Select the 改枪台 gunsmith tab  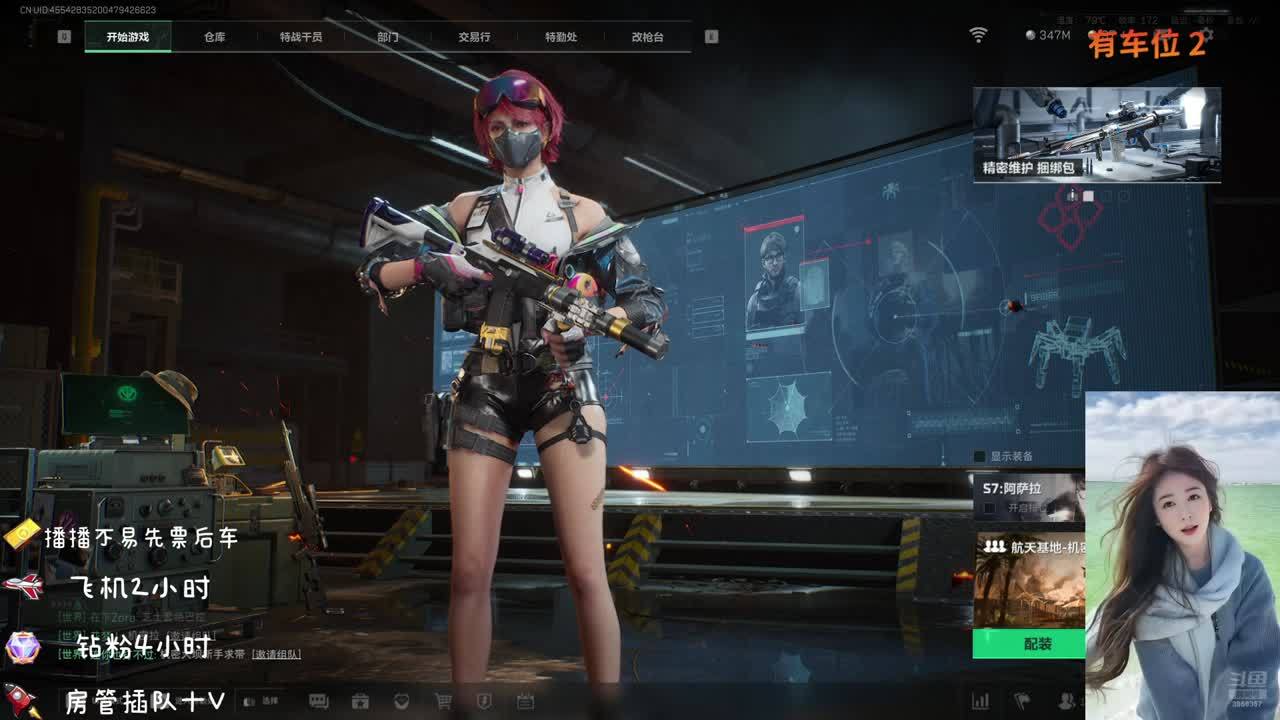647,37
